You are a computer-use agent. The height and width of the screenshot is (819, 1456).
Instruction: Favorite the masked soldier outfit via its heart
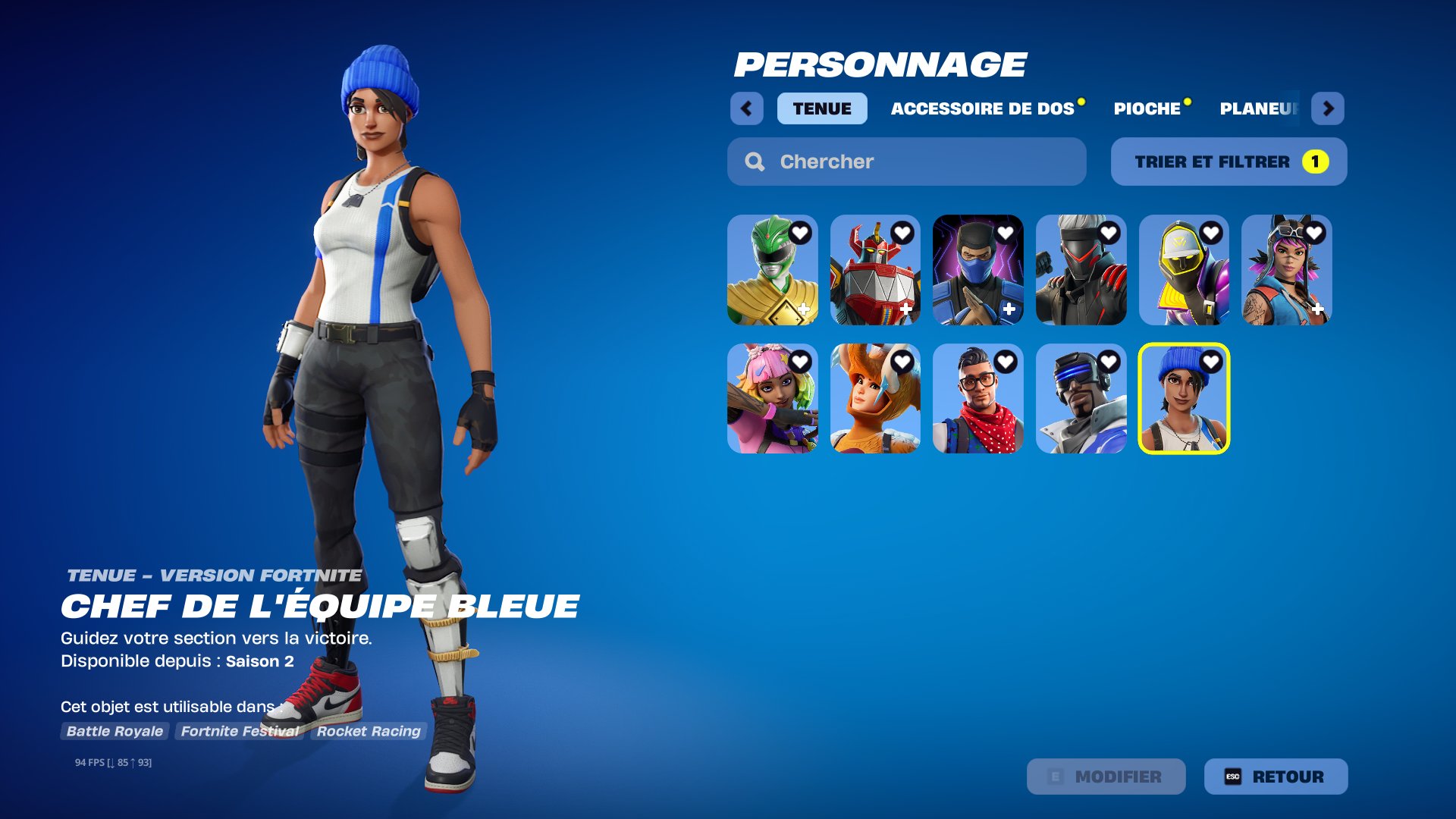coord(1109,233)
